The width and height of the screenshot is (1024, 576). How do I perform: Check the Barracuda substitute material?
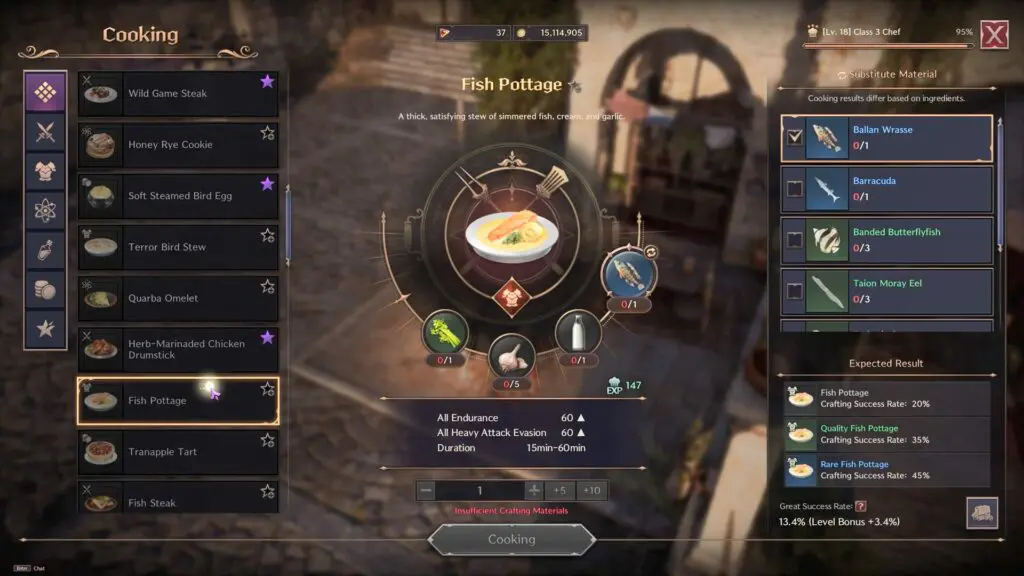(795, 188)
